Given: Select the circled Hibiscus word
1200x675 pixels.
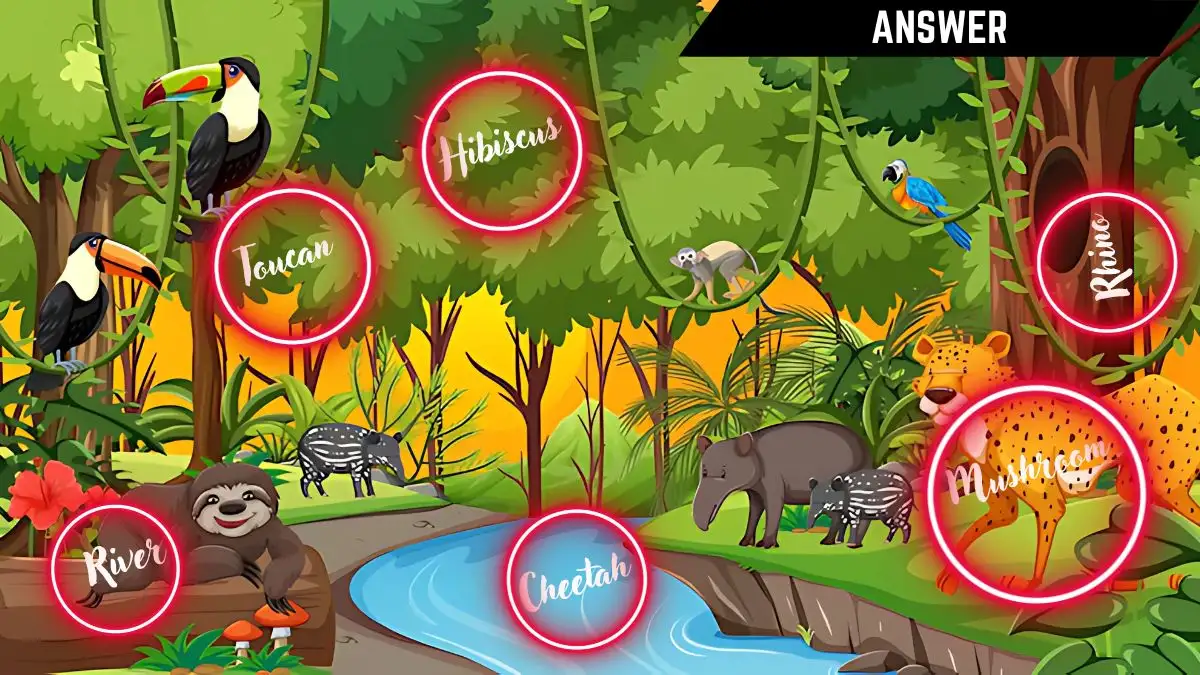Looking at the screenshot, I should tap(501, 150).
